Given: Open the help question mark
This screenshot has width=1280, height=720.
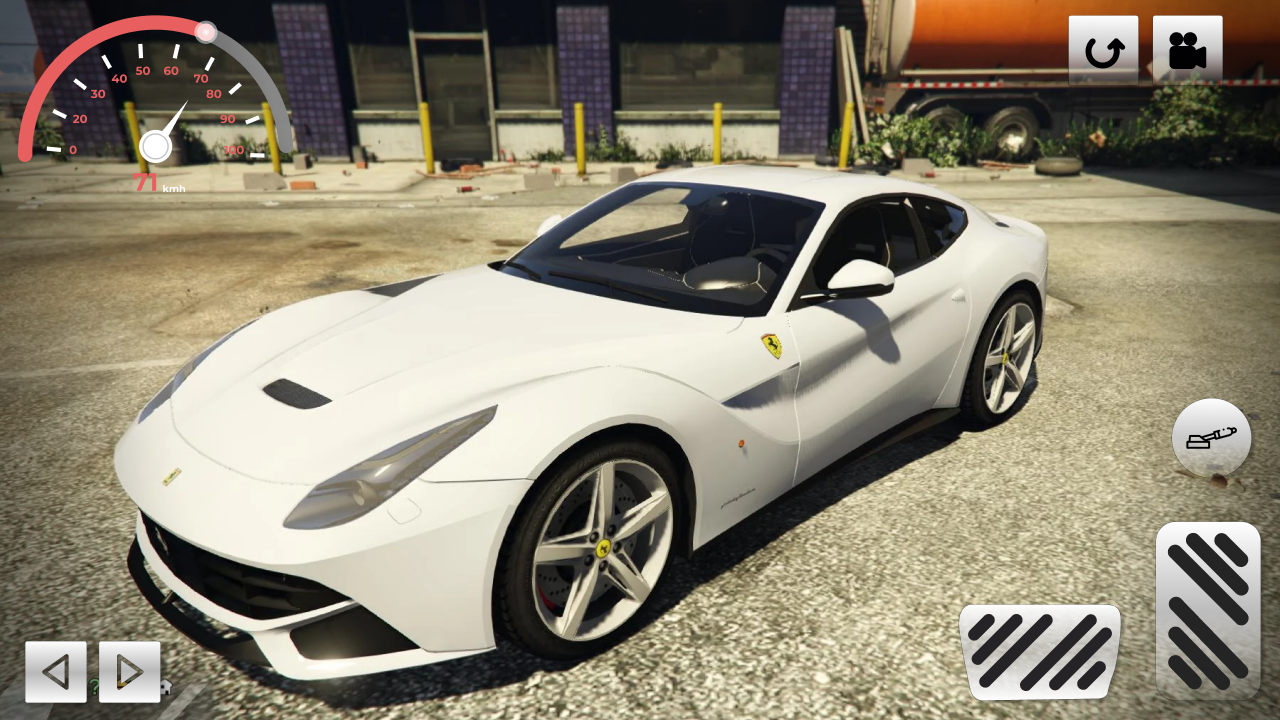Looking at the screenshot, I should [x=93, y=687].
